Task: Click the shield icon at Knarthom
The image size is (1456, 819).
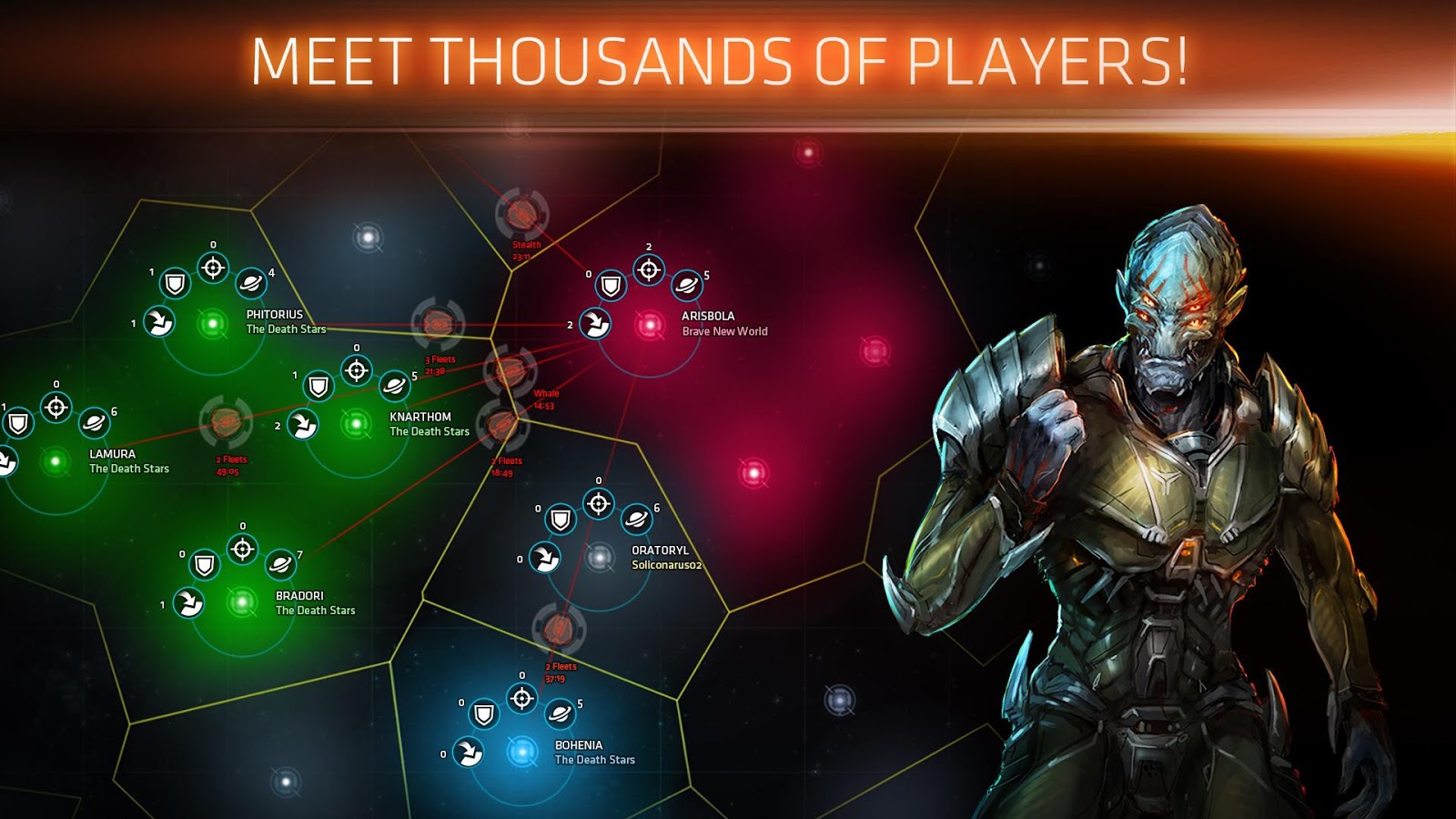Action: [318, 387]
